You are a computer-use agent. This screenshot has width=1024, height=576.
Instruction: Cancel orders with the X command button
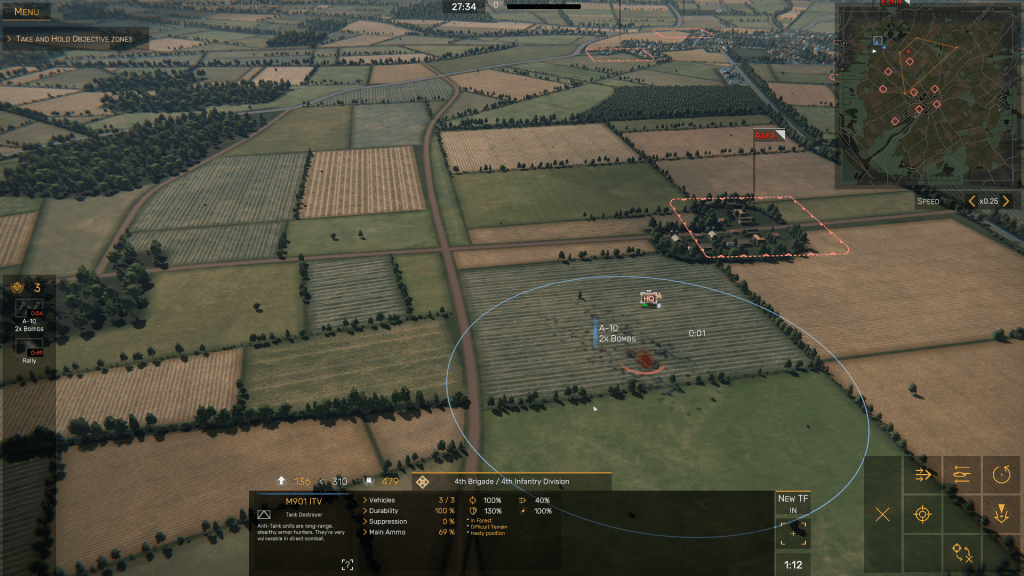[x=882, y=514]
